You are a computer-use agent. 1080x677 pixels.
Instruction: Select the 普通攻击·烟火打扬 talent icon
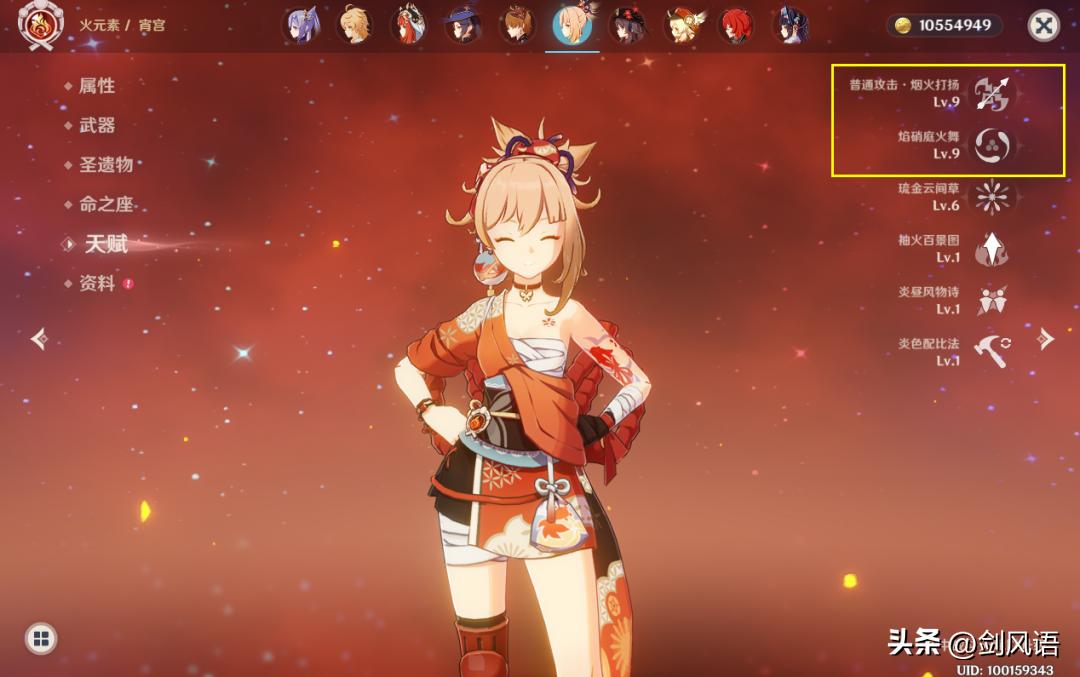[x=994, y=93]
